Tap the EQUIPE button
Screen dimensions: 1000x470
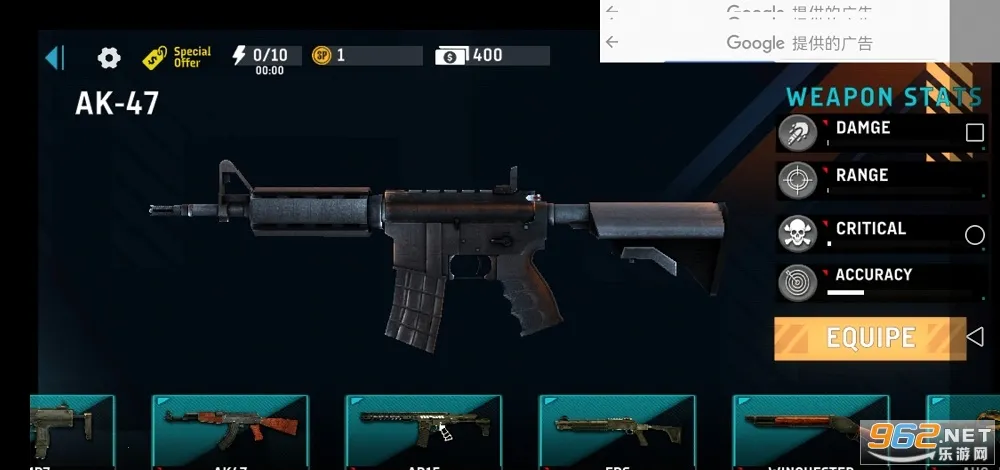click(870, 338)
